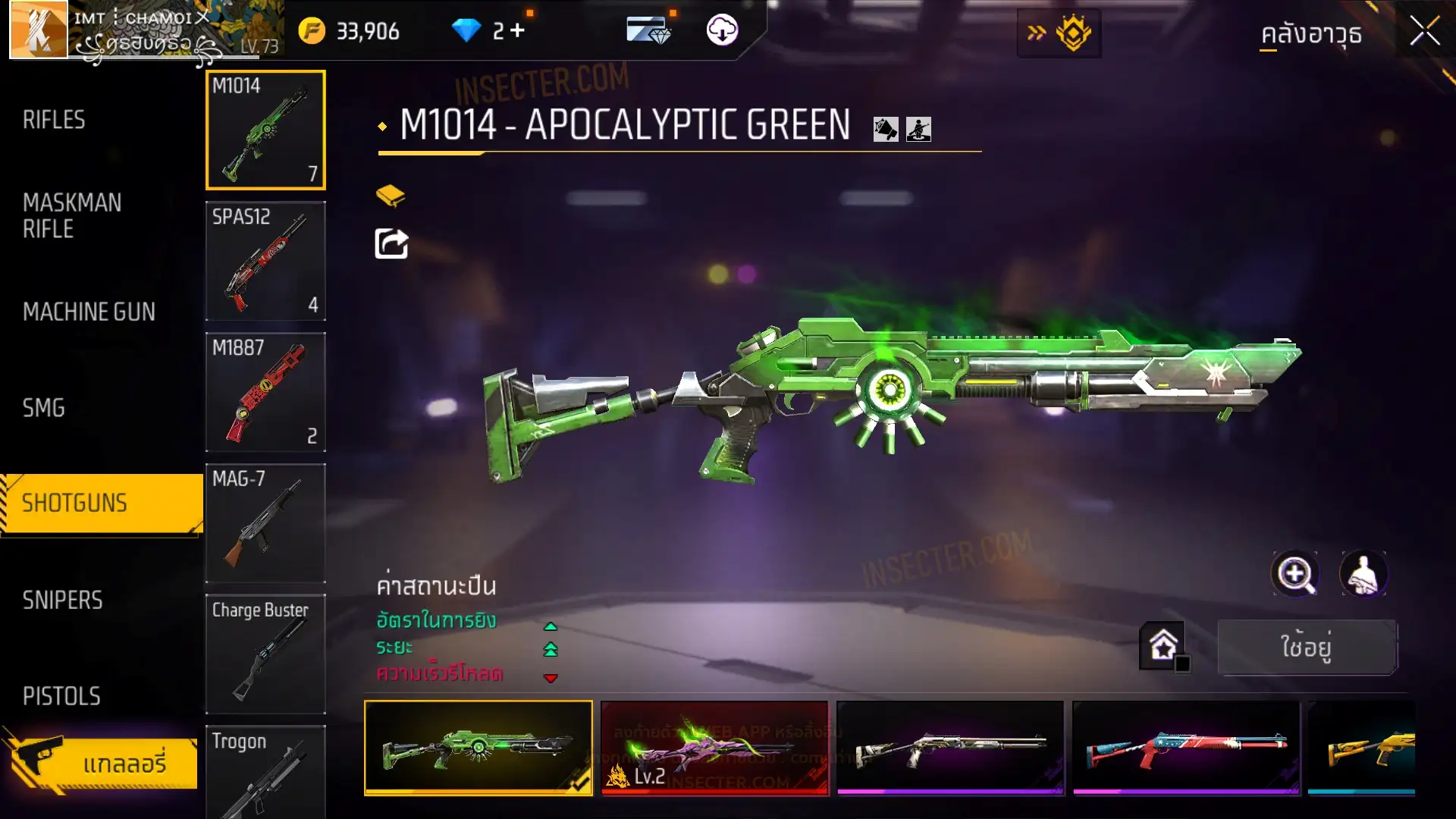
Task: Open the yellow book icon
Action: [x=391, y=196]
